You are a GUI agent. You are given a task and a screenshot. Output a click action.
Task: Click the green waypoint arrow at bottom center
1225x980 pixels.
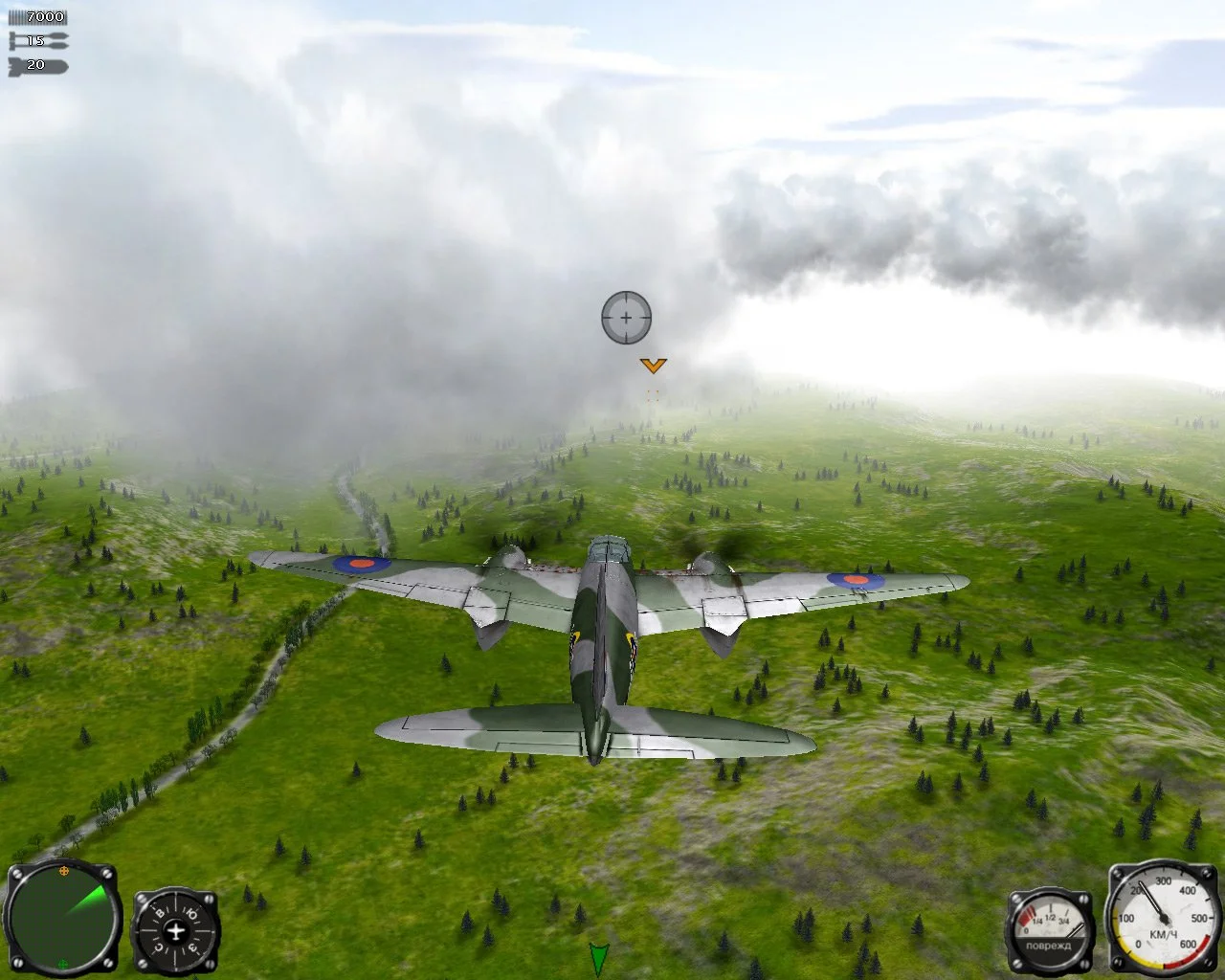(598, 957)
